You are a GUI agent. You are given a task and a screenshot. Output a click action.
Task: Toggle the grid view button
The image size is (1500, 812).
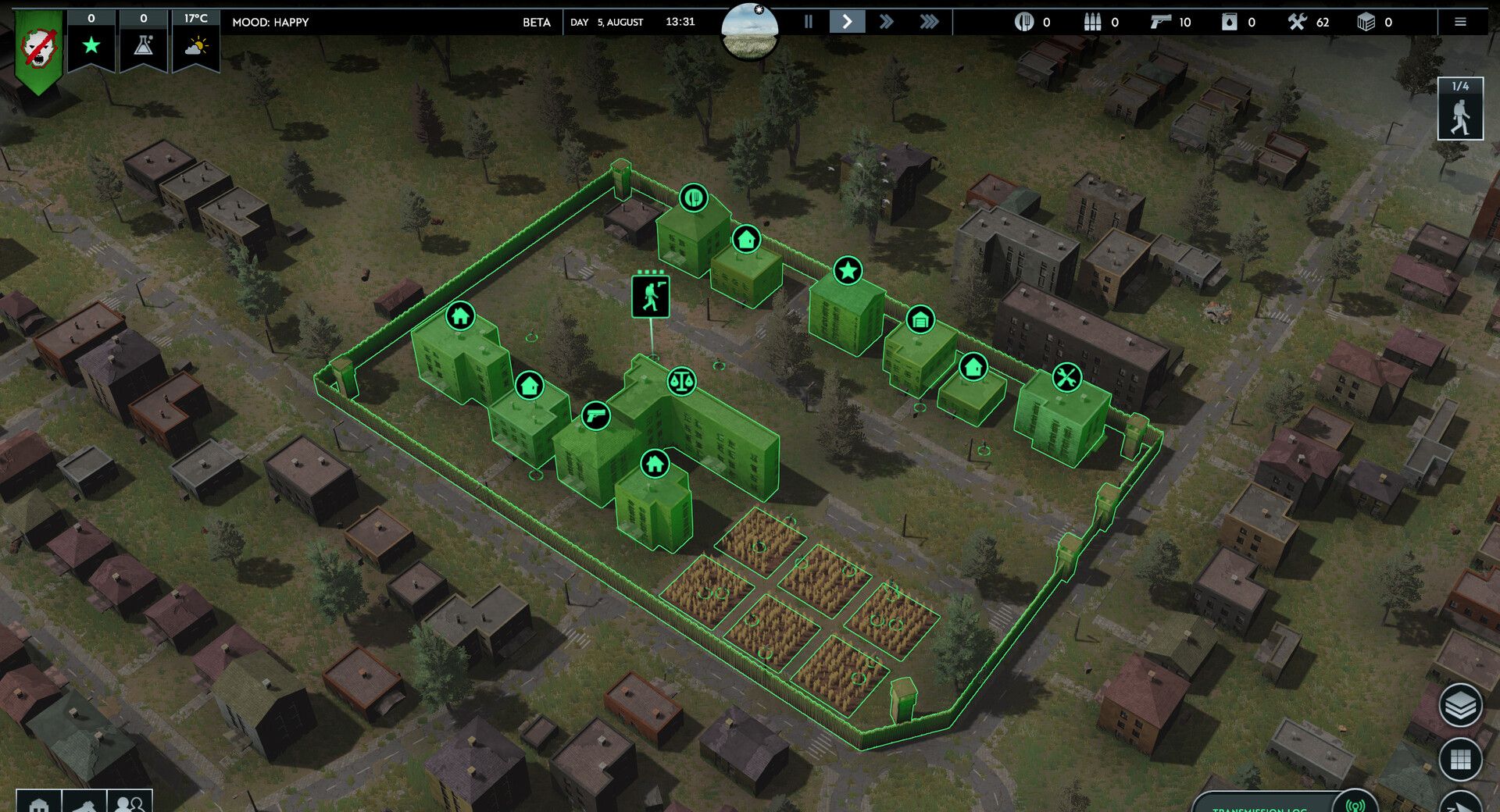pos(1460,759)
